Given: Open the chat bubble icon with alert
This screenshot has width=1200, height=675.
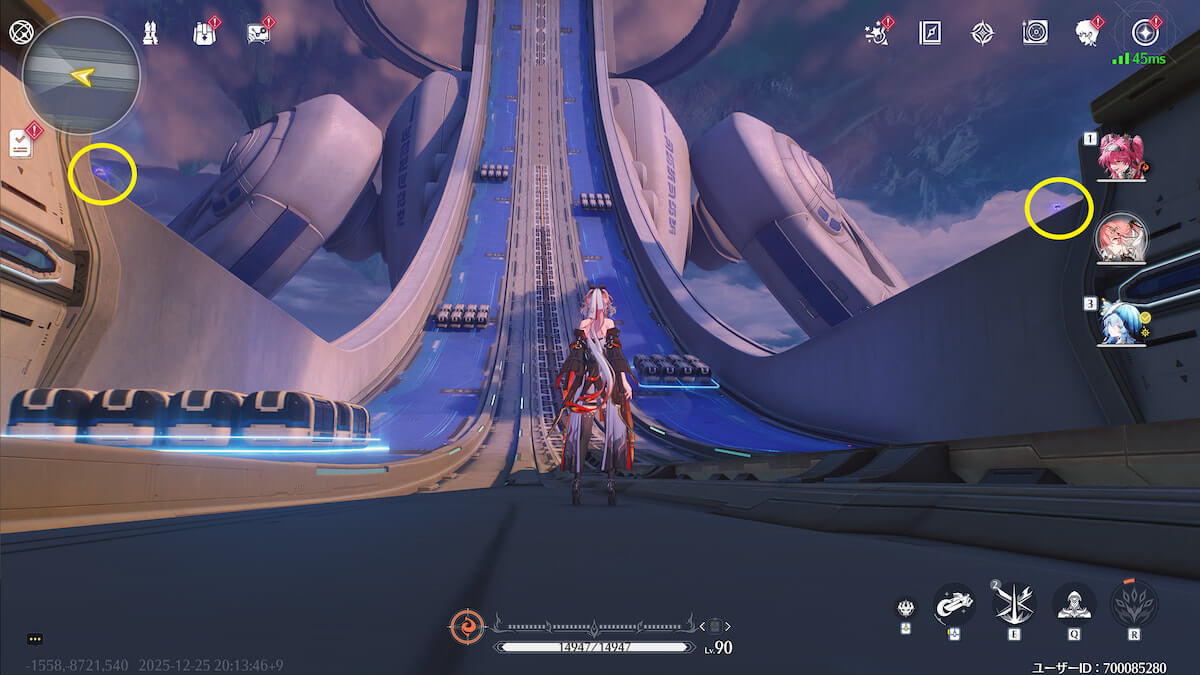Looking at the screenshot, I should (x=258, y=33).
